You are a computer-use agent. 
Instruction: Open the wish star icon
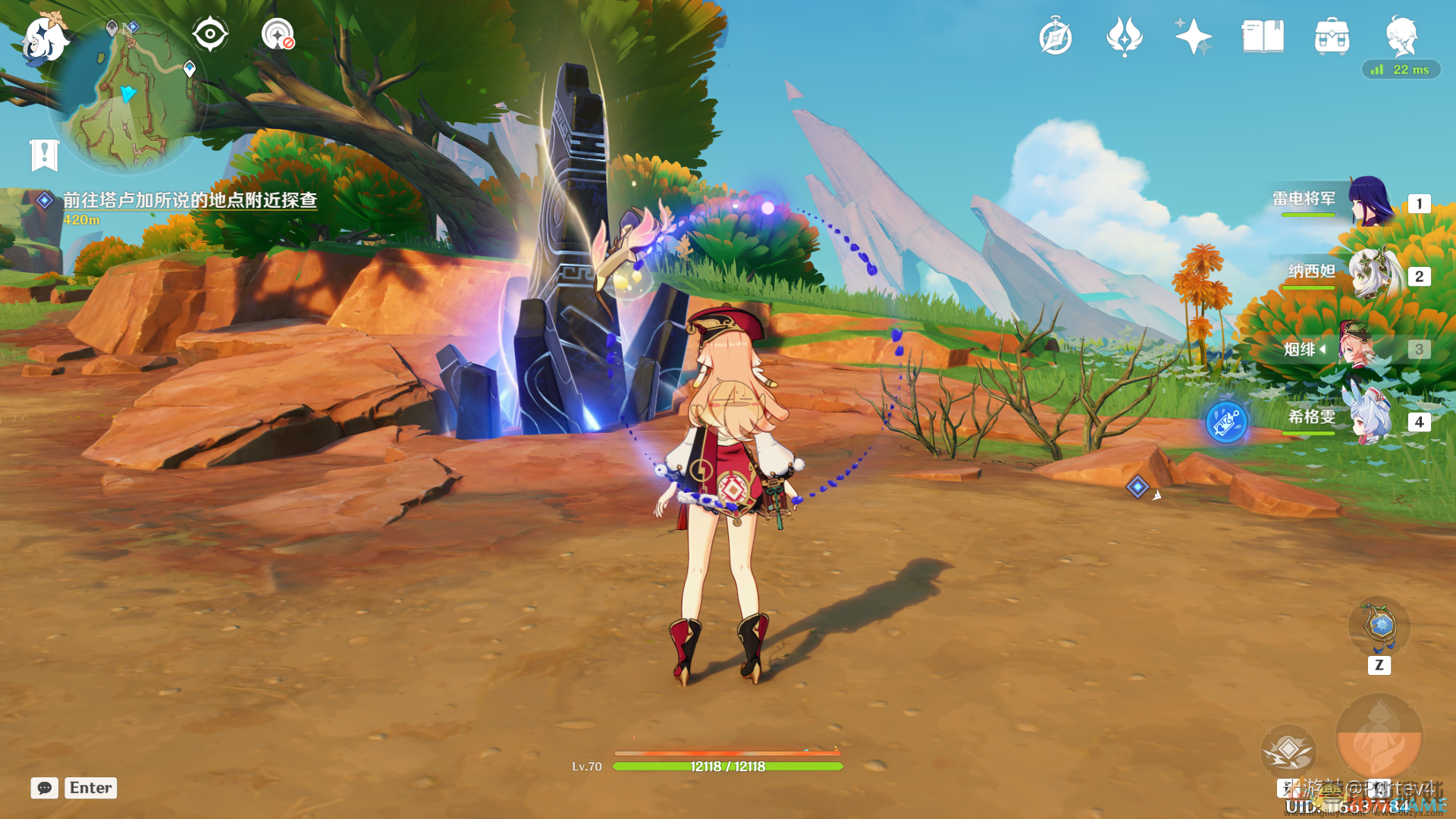pyautogui.click(x=1193, y=36)
